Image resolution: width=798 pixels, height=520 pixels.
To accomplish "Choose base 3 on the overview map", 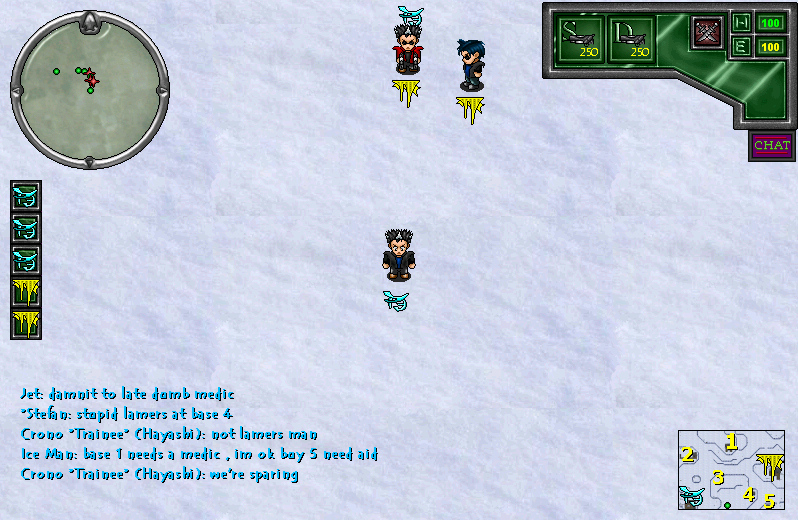I will click(717, 477).
